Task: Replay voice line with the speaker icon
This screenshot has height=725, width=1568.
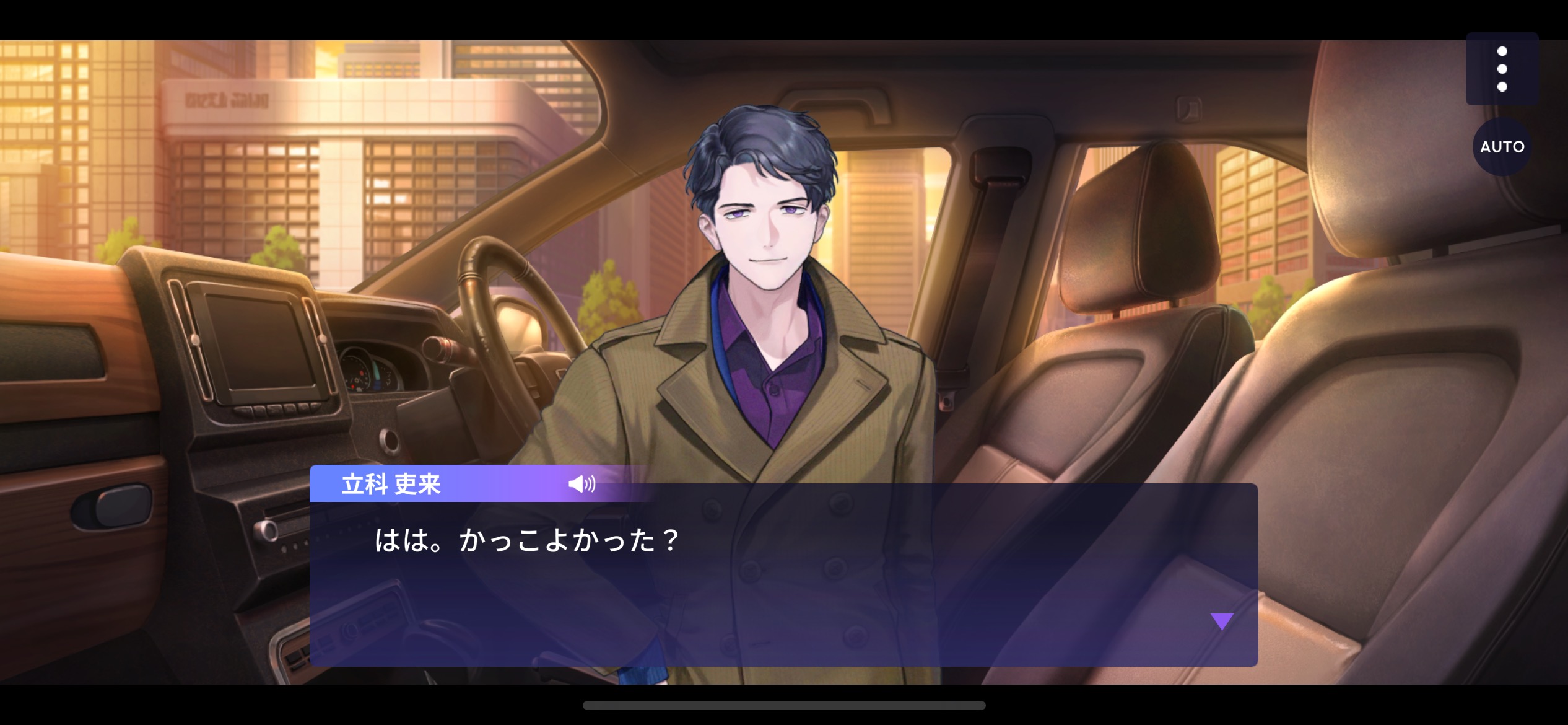Action: pos(581,484)
